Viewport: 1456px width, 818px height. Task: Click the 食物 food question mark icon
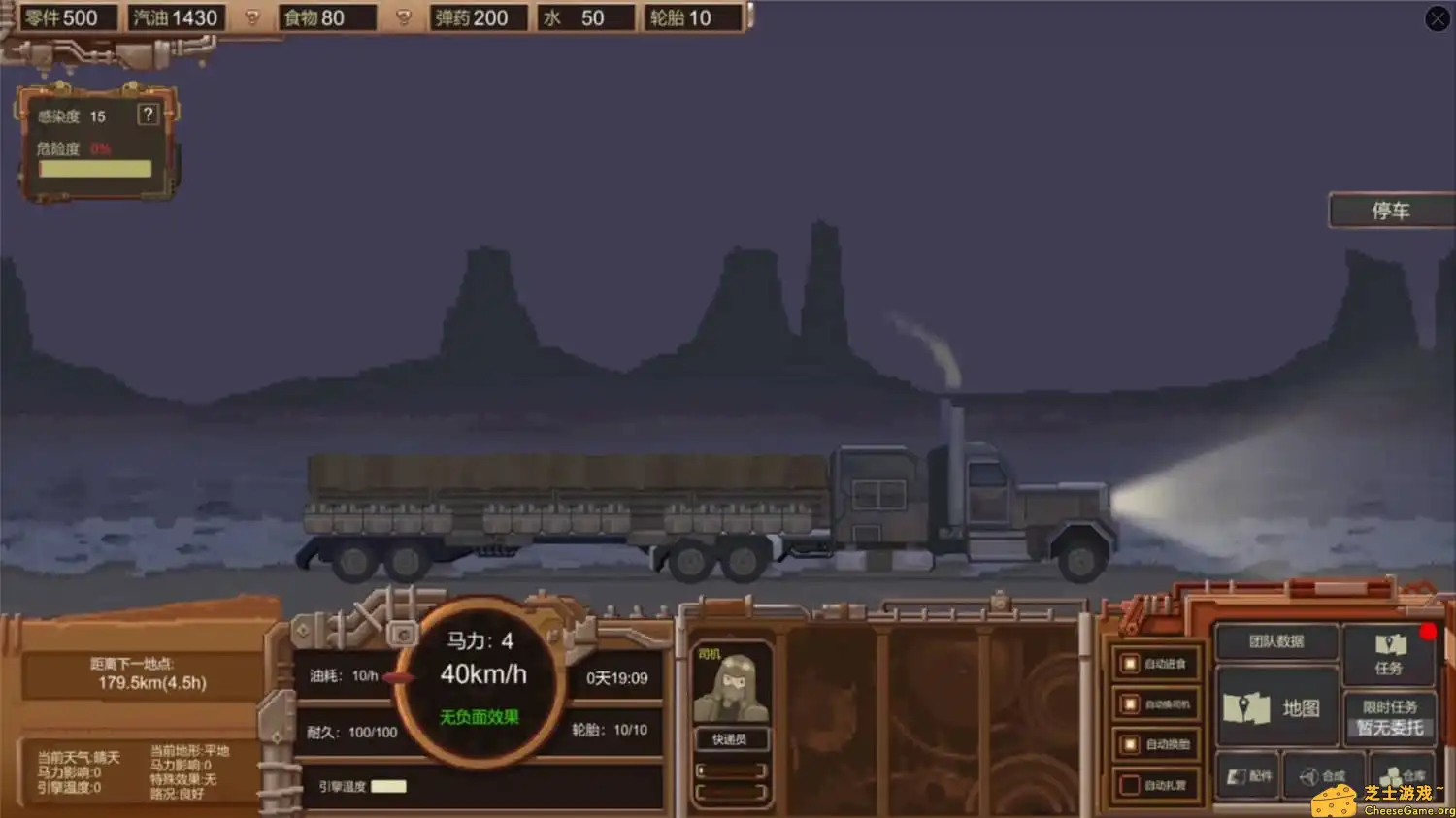403,17
